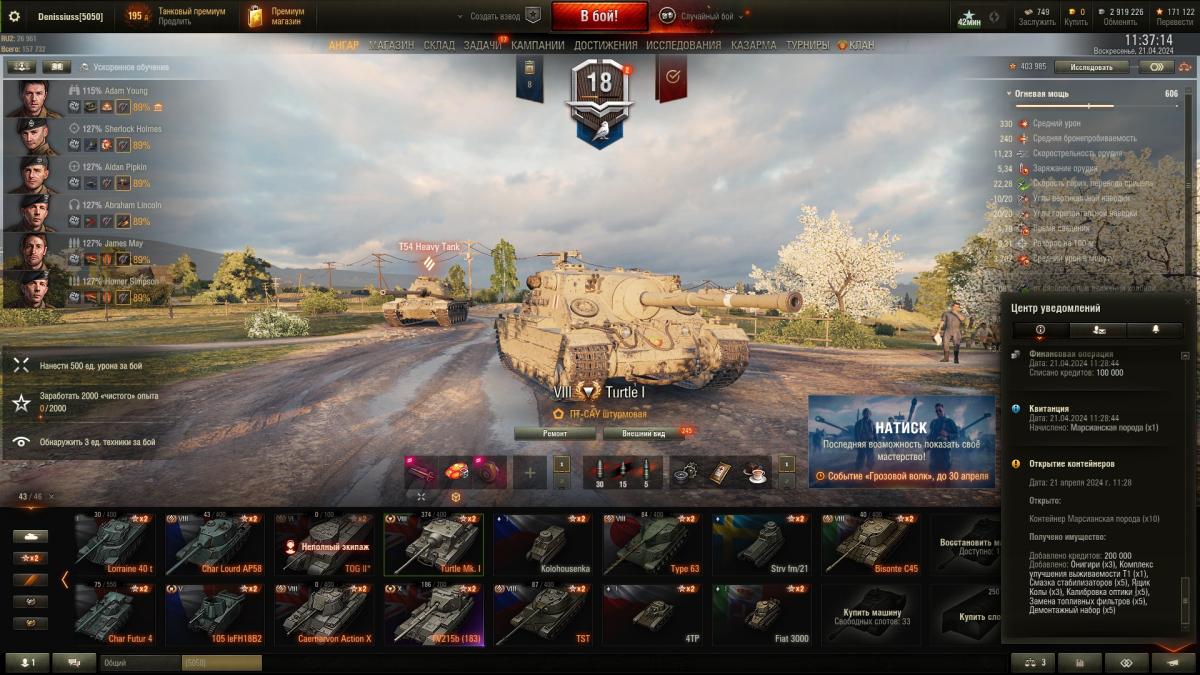Screen dimensions: 1200x675
Task: Open the Исследования tab
Action: (x=683, y=45)
